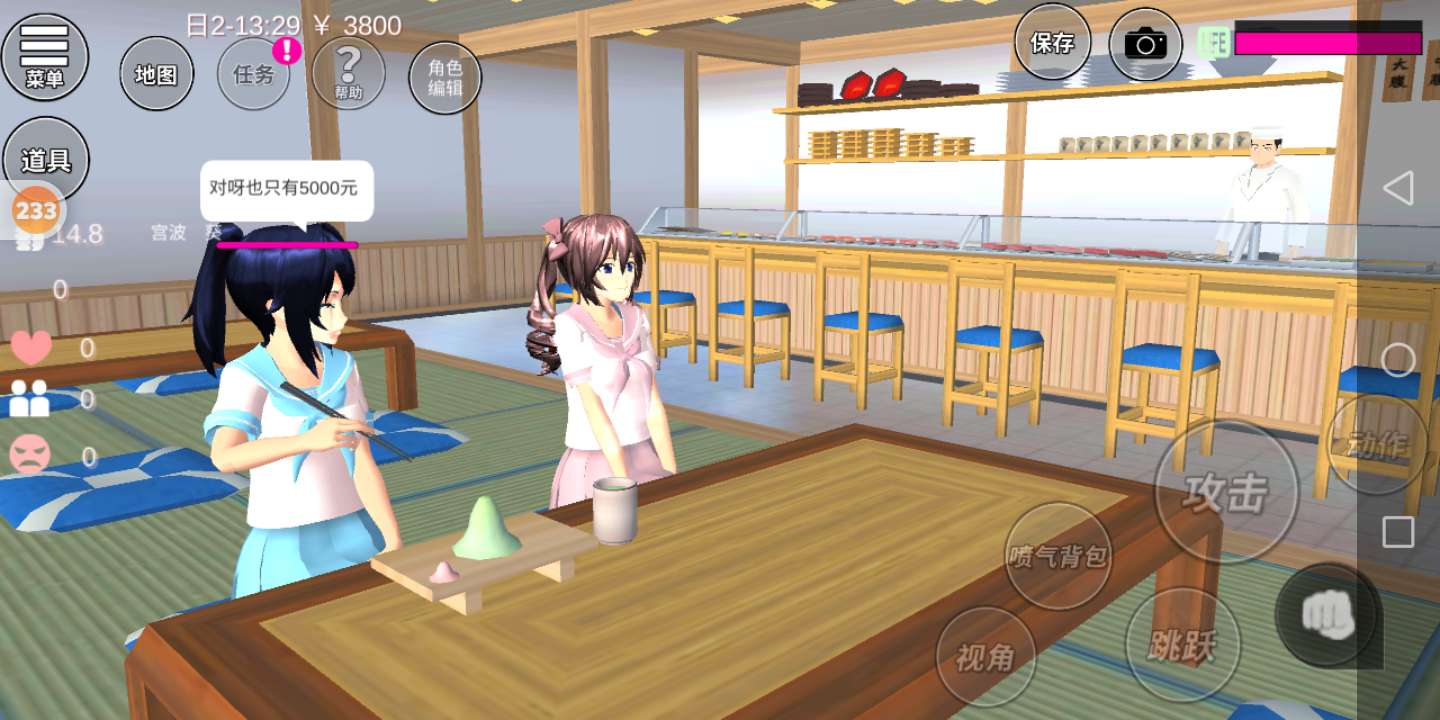The image size is (1440, 720).
Task: Show the 任务 quest list
Action: tap(254, 74)
